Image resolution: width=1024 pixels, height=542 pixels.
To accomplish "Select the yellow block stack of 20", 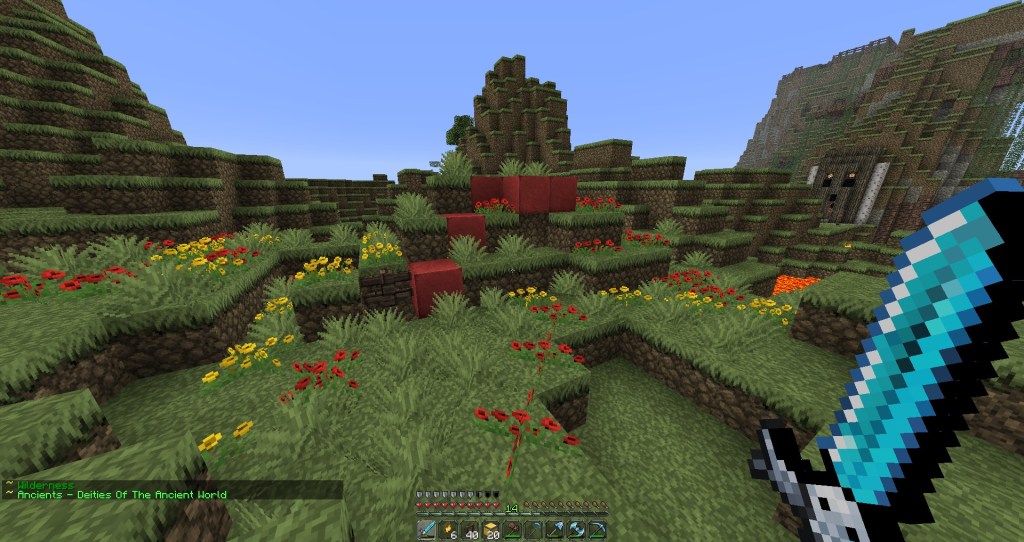I will tap(491, 530).
